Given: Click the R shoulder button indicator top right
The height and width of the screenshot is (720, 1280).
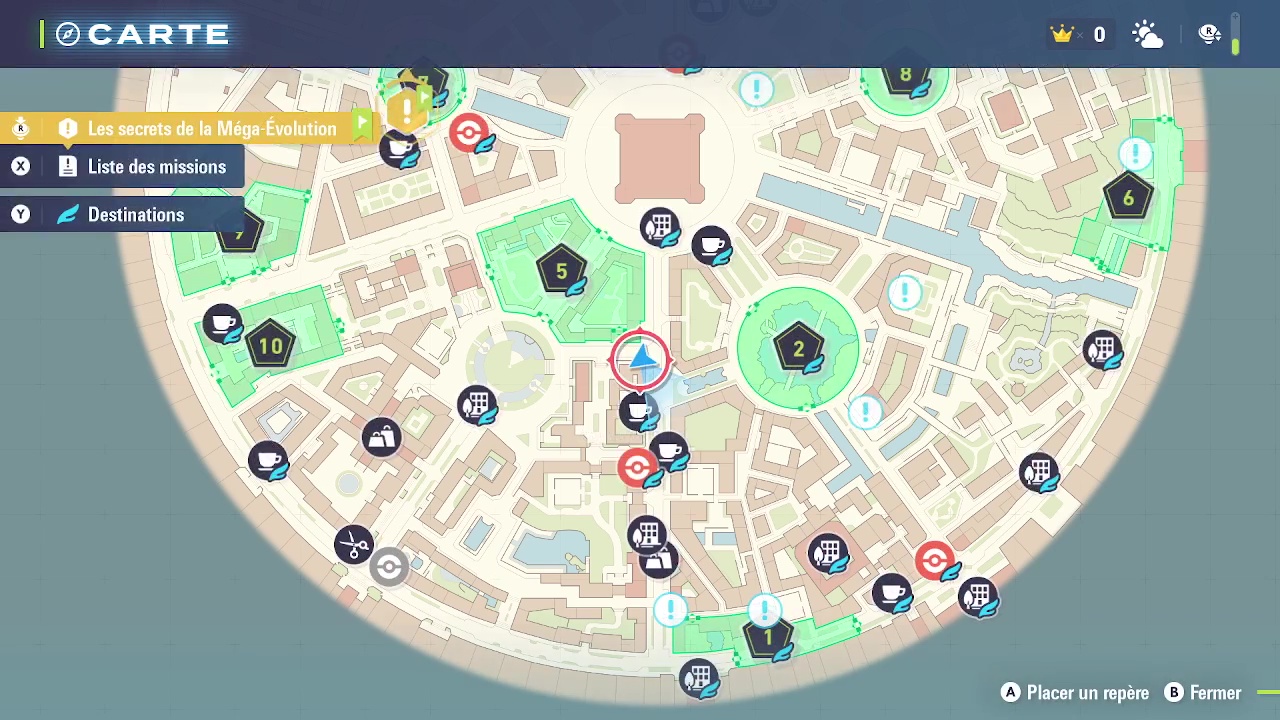Looking at the screenshot, I should coord(1210,33).
